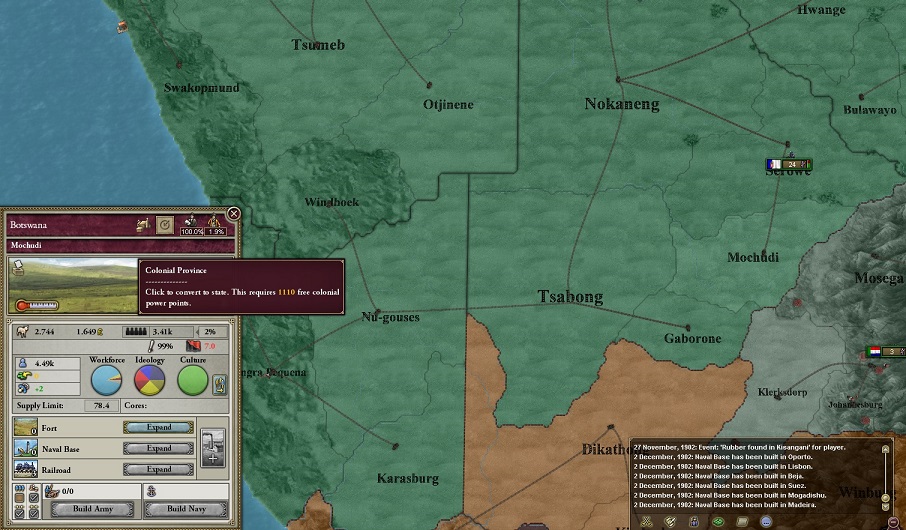The height and width of the screenshot is (530, 906).
Task: Open the population details button beside Culture
Action: click(220, 384)
